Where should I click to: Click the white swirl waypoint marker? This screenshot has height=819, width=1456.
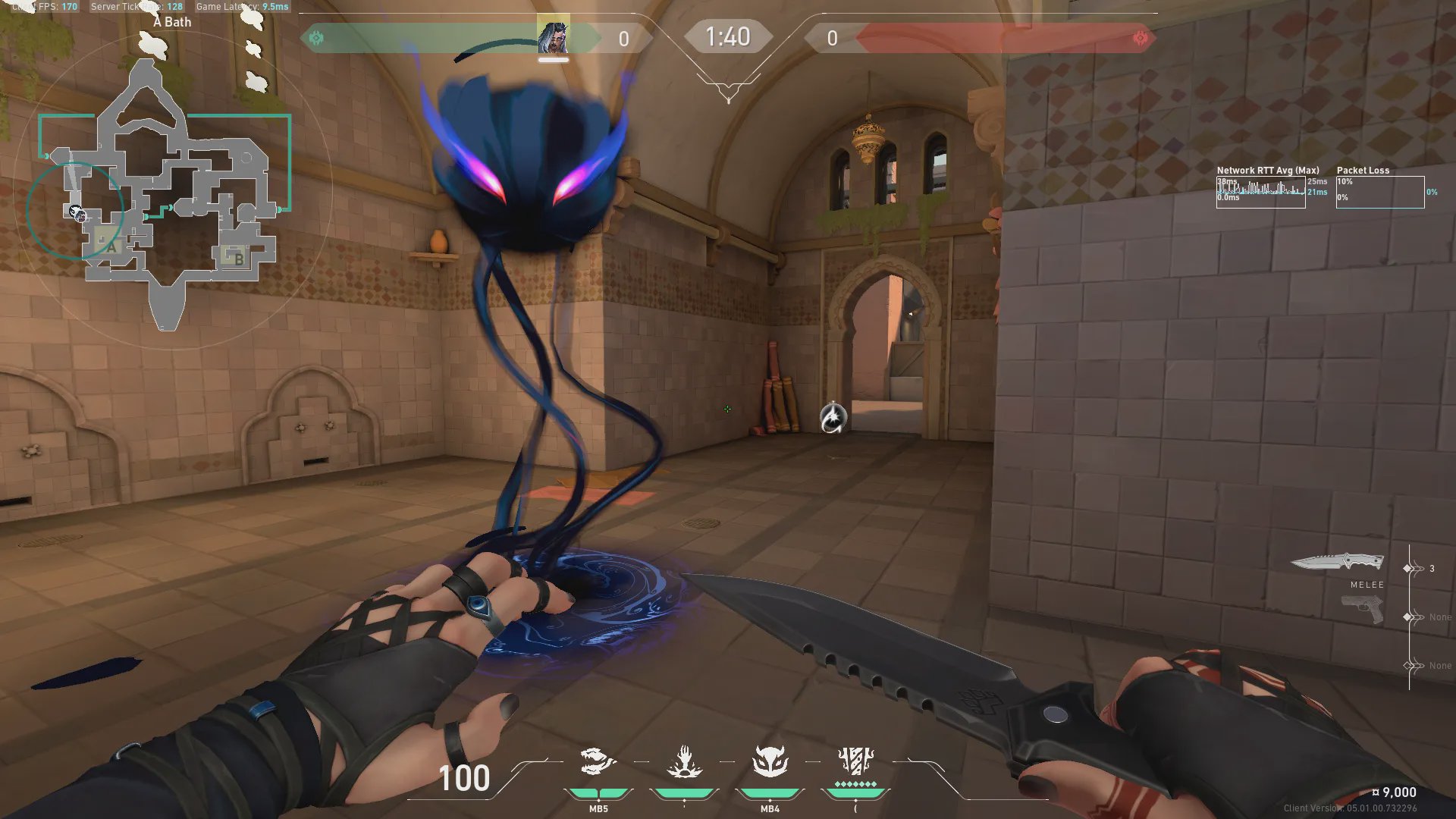[x=833, y=417]
